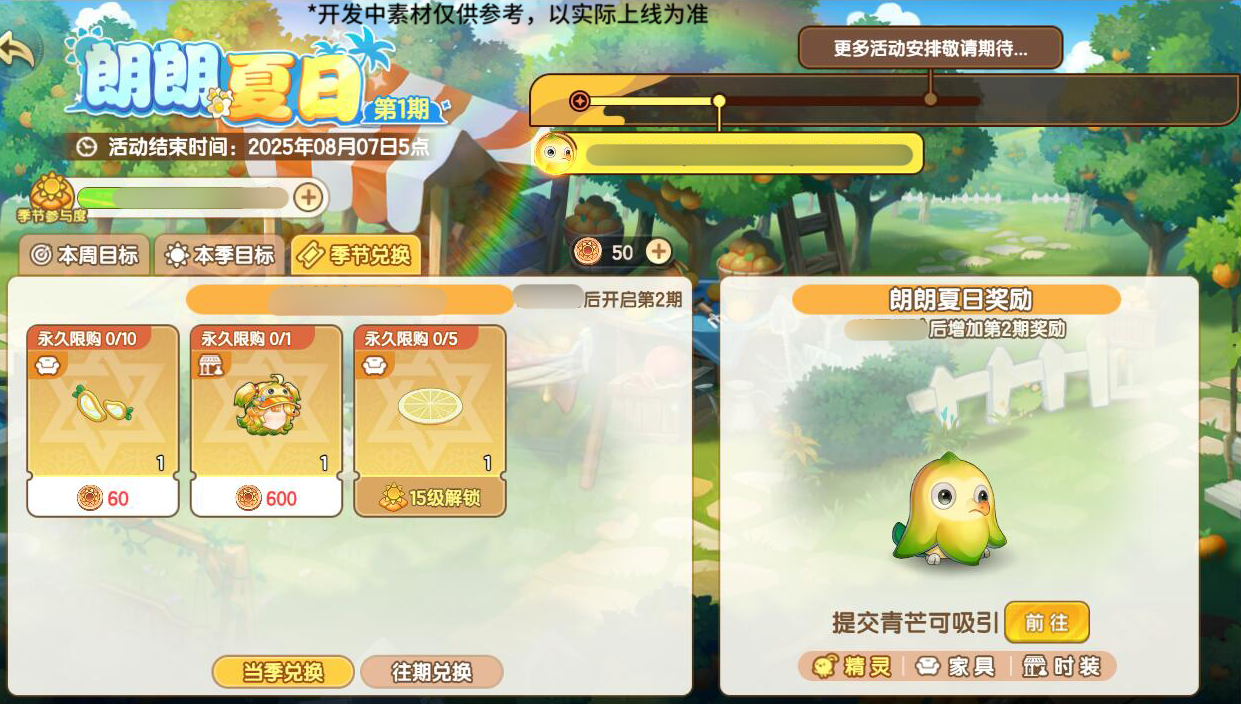Buy the mango candy item for 60
The image size is (1241, 704).
tap(103, 420)
